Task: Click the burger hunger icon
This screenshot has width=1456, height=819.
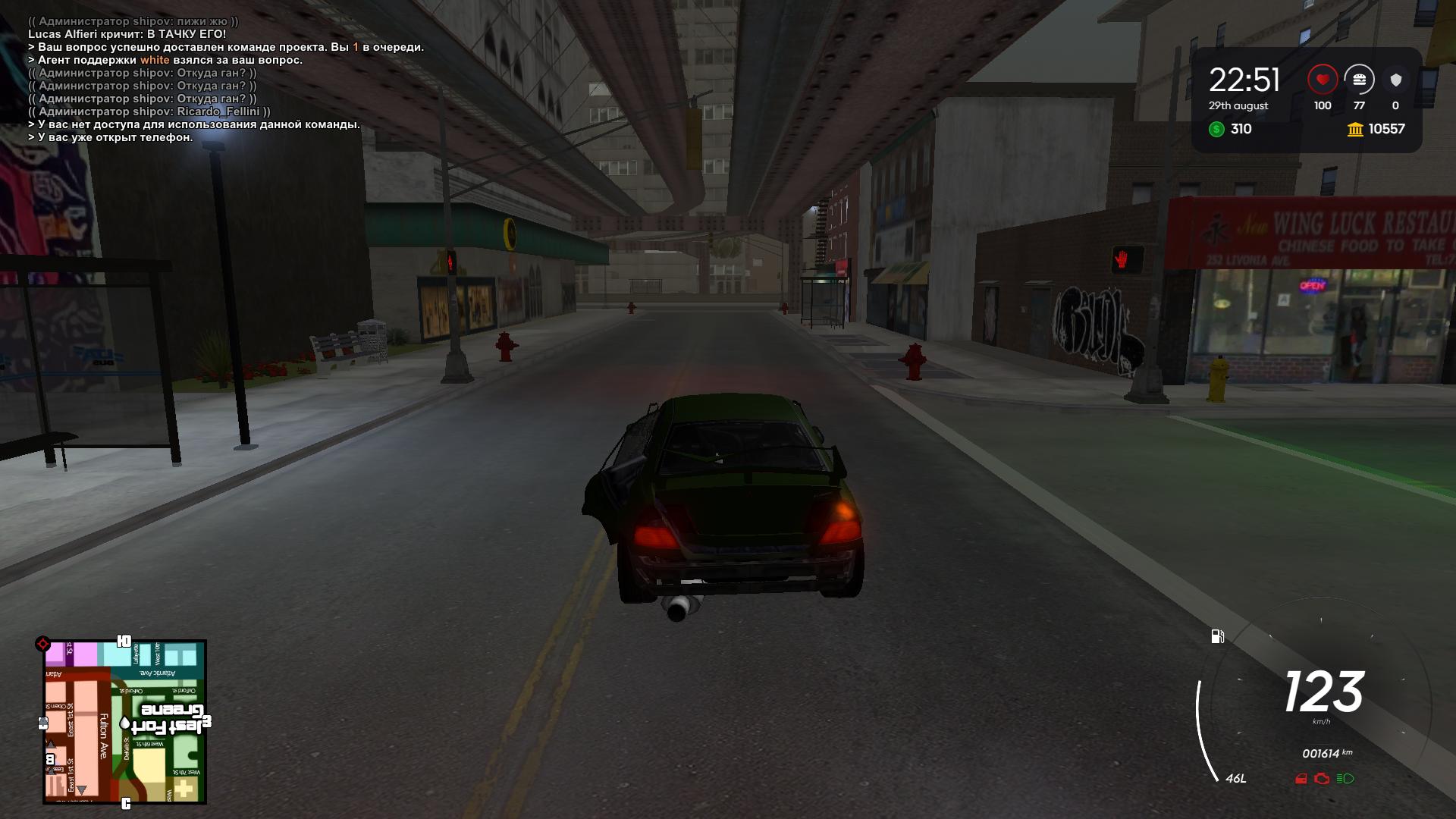Action: 1359,80
